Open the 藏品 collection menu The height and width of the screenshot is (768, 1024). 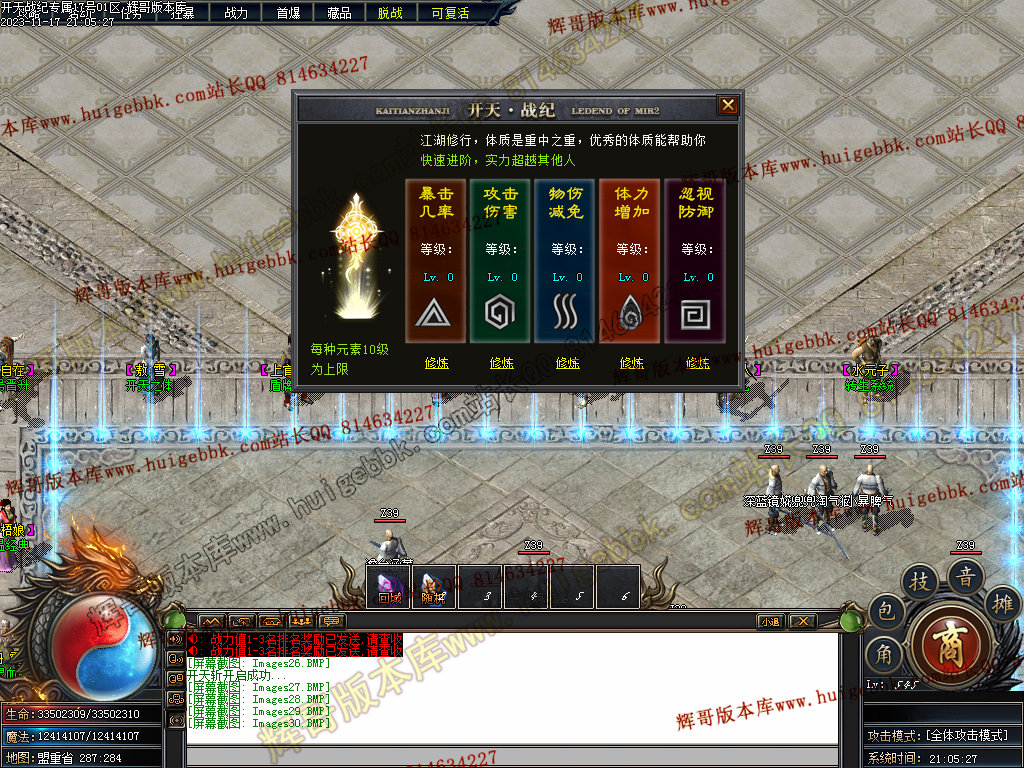[x=339, y=13]
